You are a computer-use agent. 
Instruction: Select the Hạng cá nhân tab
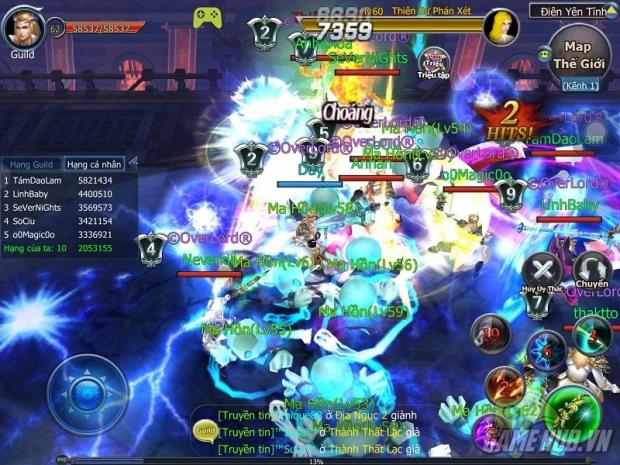93,163
